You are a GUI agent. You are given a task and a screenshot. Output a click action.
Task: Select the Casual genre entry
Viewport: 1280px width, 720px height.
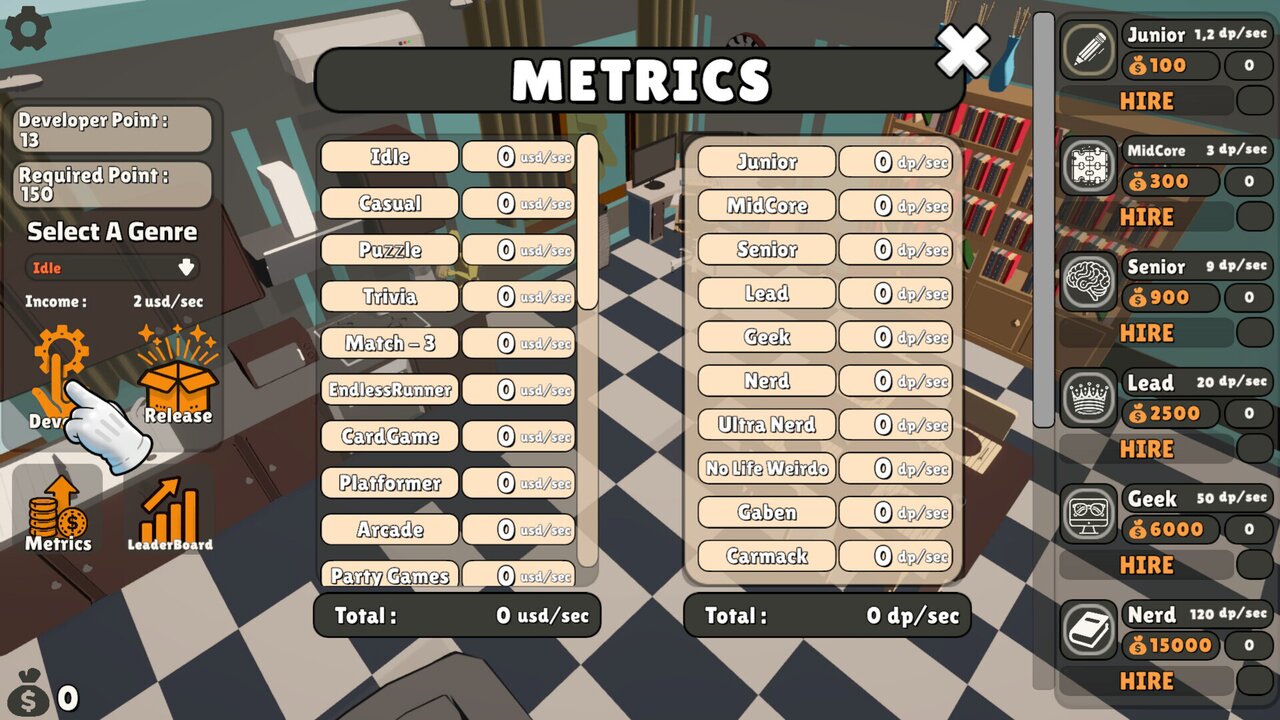[x=389, y=203]
